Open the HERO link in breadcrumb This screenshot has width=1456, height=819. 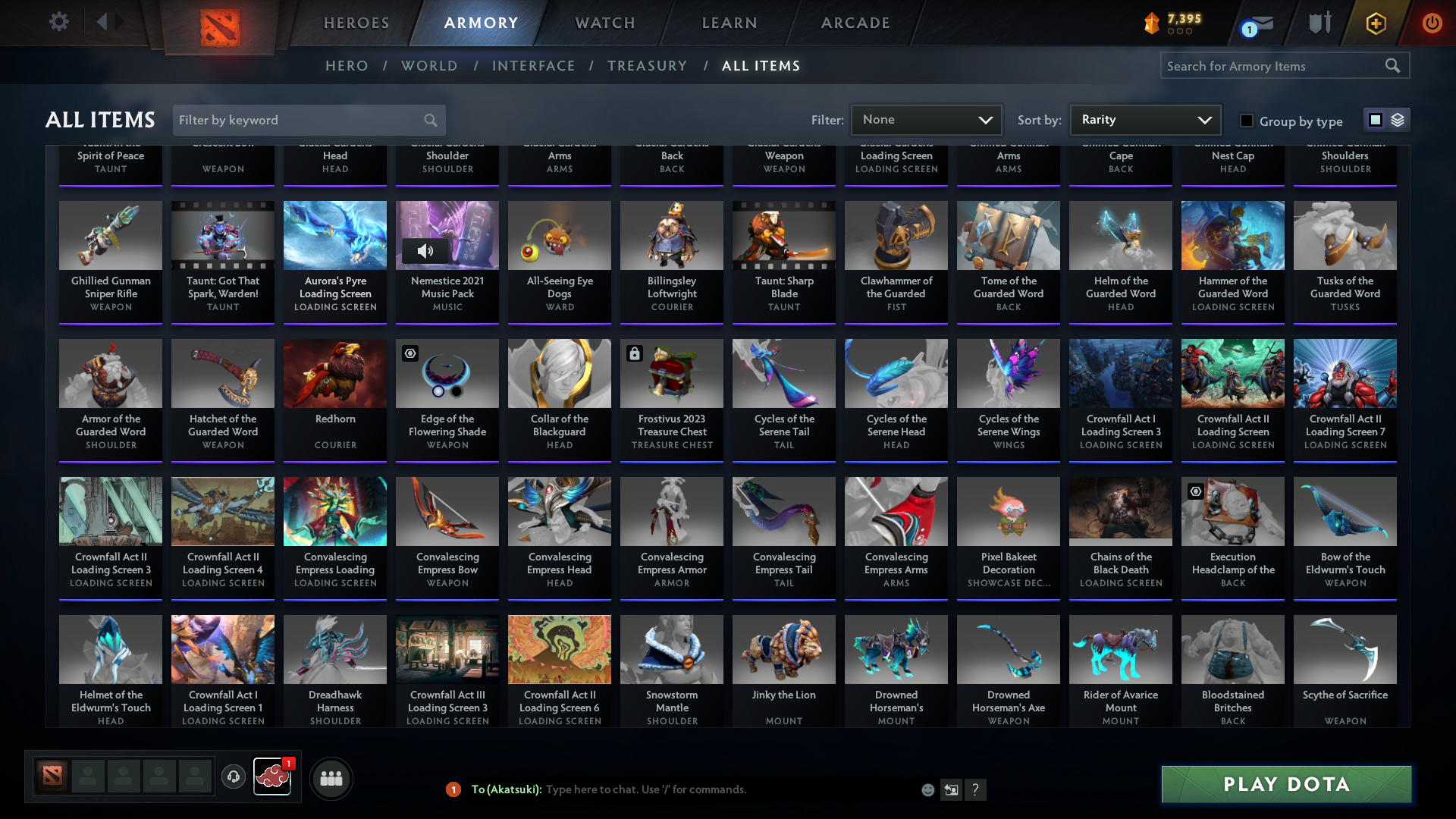[347, 66]
